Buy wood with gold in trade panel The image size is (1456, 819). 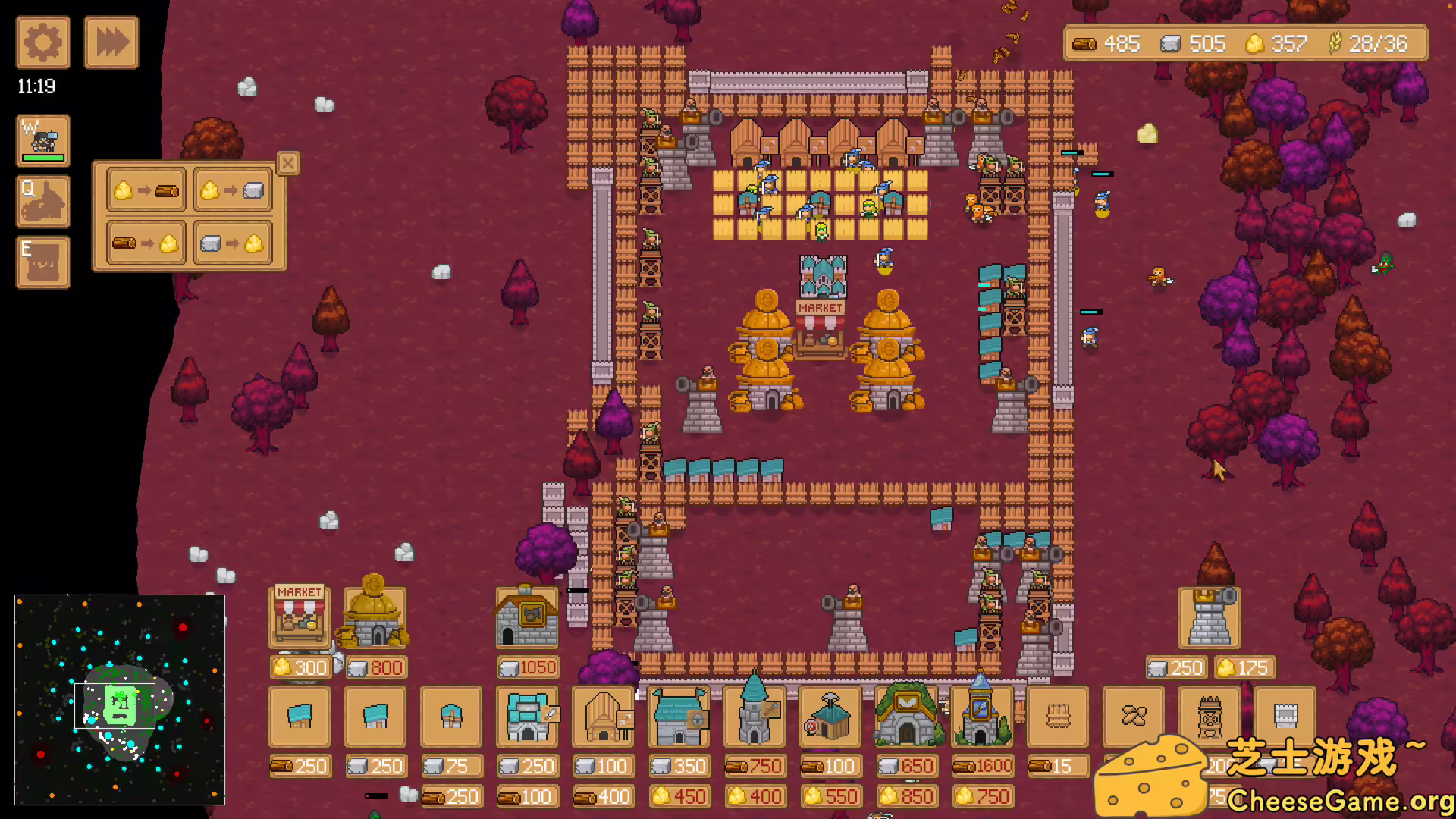coord(144,190)
